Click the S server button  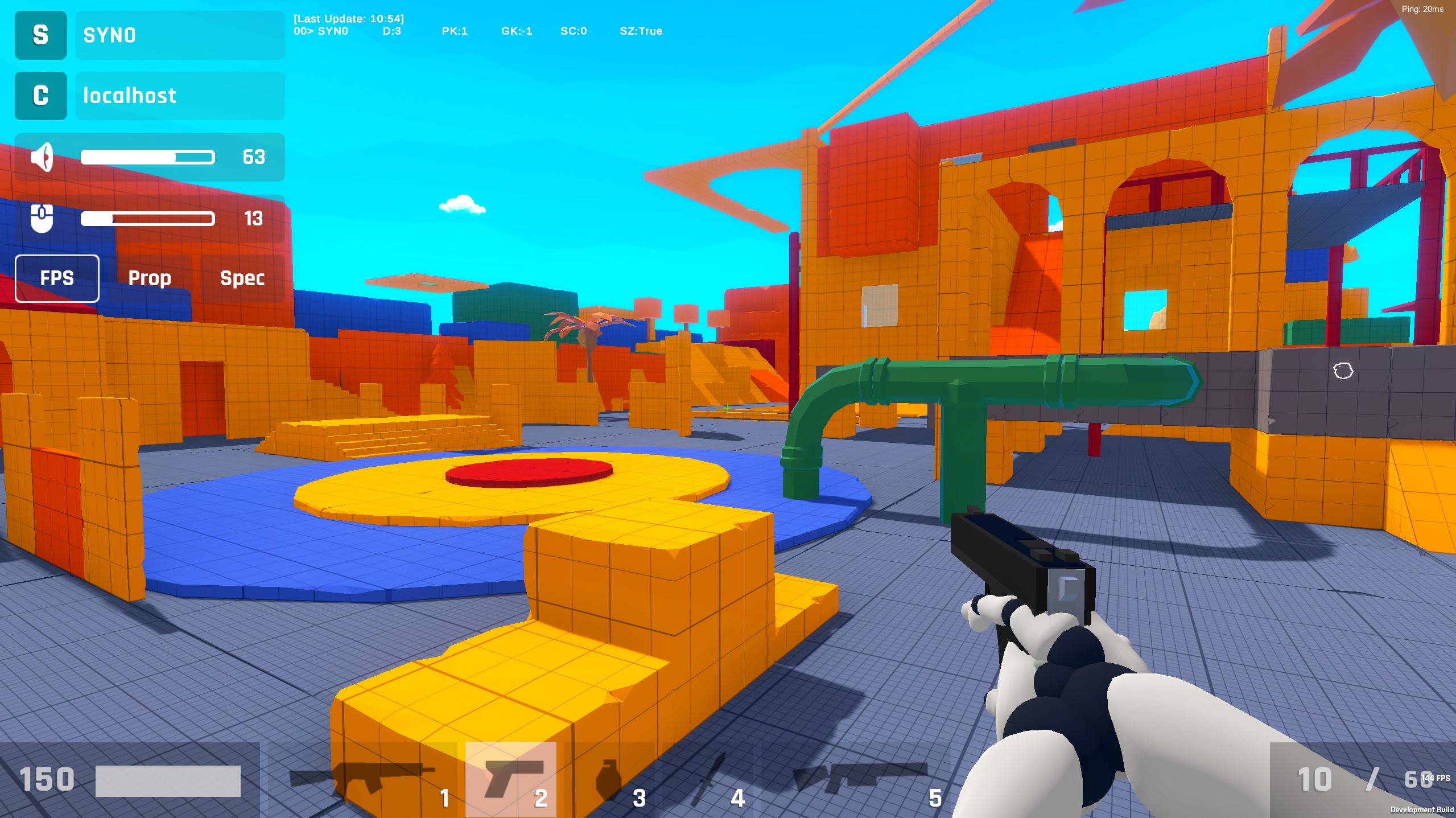click(40, 35)
